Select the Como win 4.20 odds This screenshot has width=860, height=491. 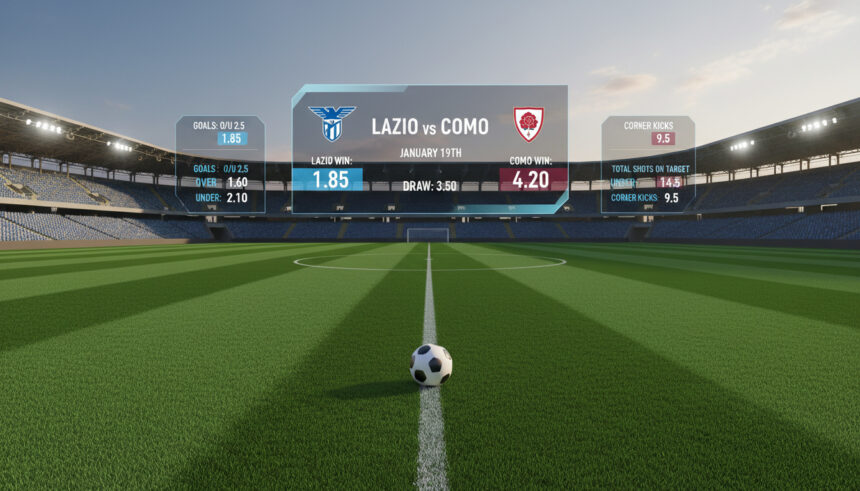[533, 180]
